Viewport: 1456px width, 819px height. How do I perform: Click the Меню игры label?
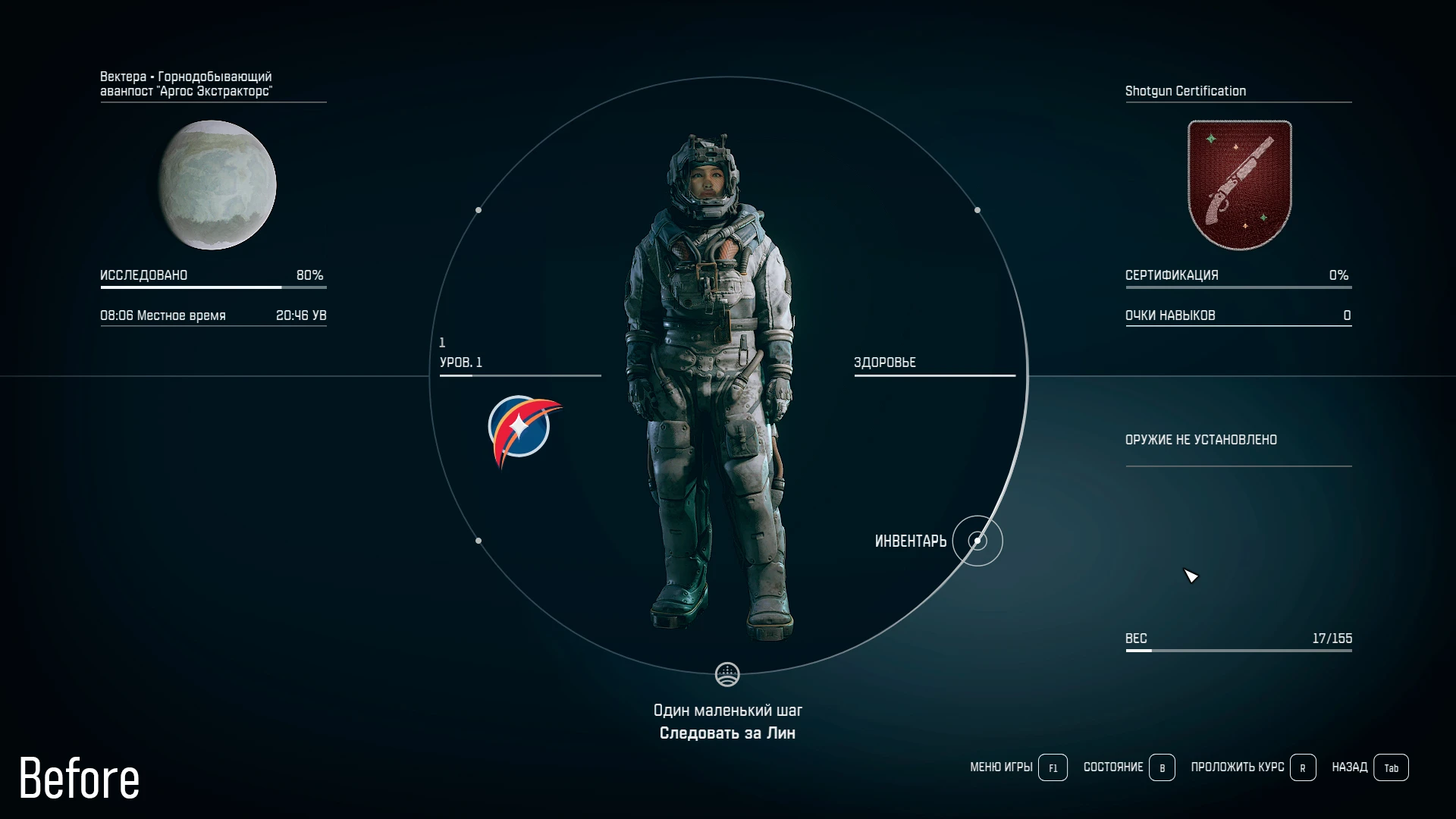tap(1001, 767)
